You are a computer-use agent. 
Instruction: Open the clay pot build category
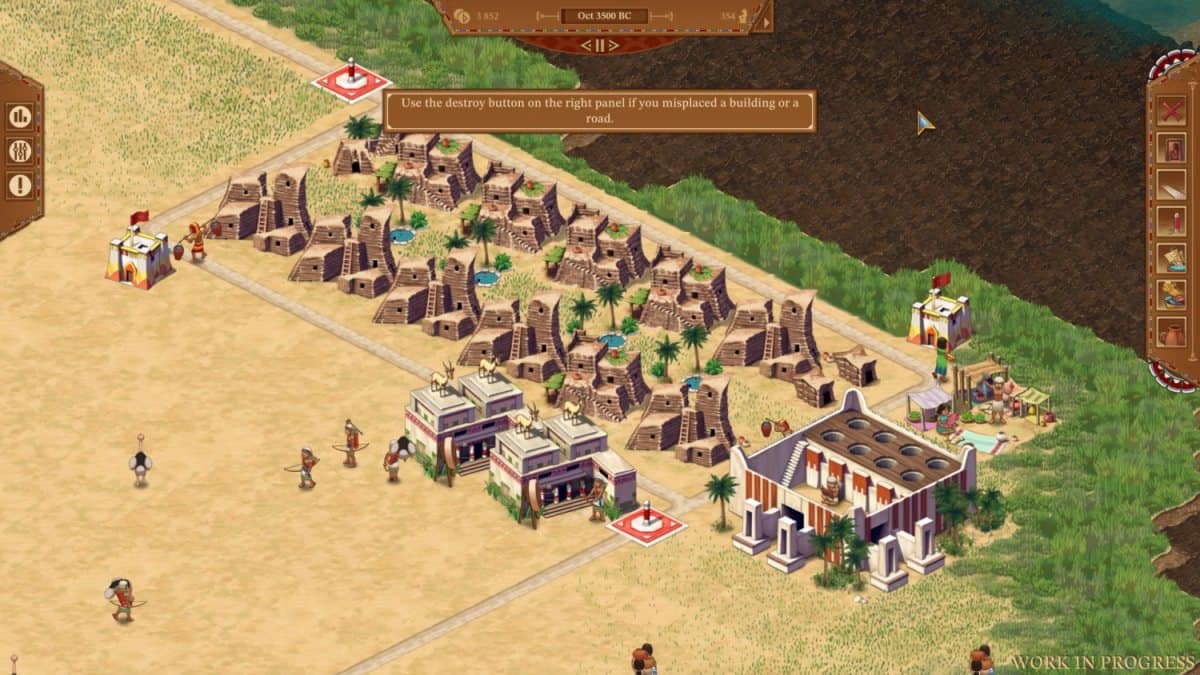1171,332
